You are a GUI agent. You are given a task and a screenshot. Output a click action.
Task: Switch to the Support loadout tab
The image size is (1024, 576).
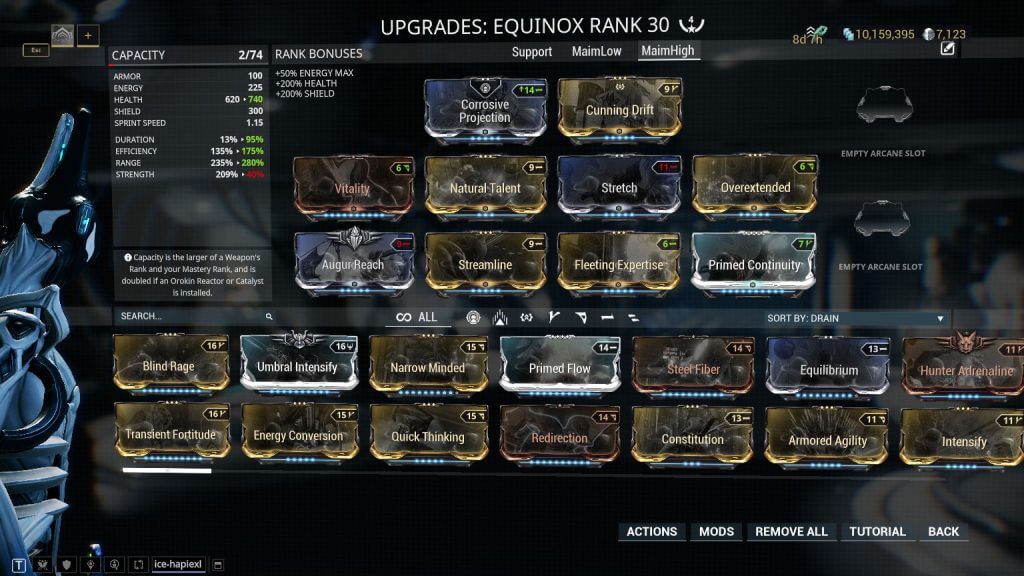(532, 51)
